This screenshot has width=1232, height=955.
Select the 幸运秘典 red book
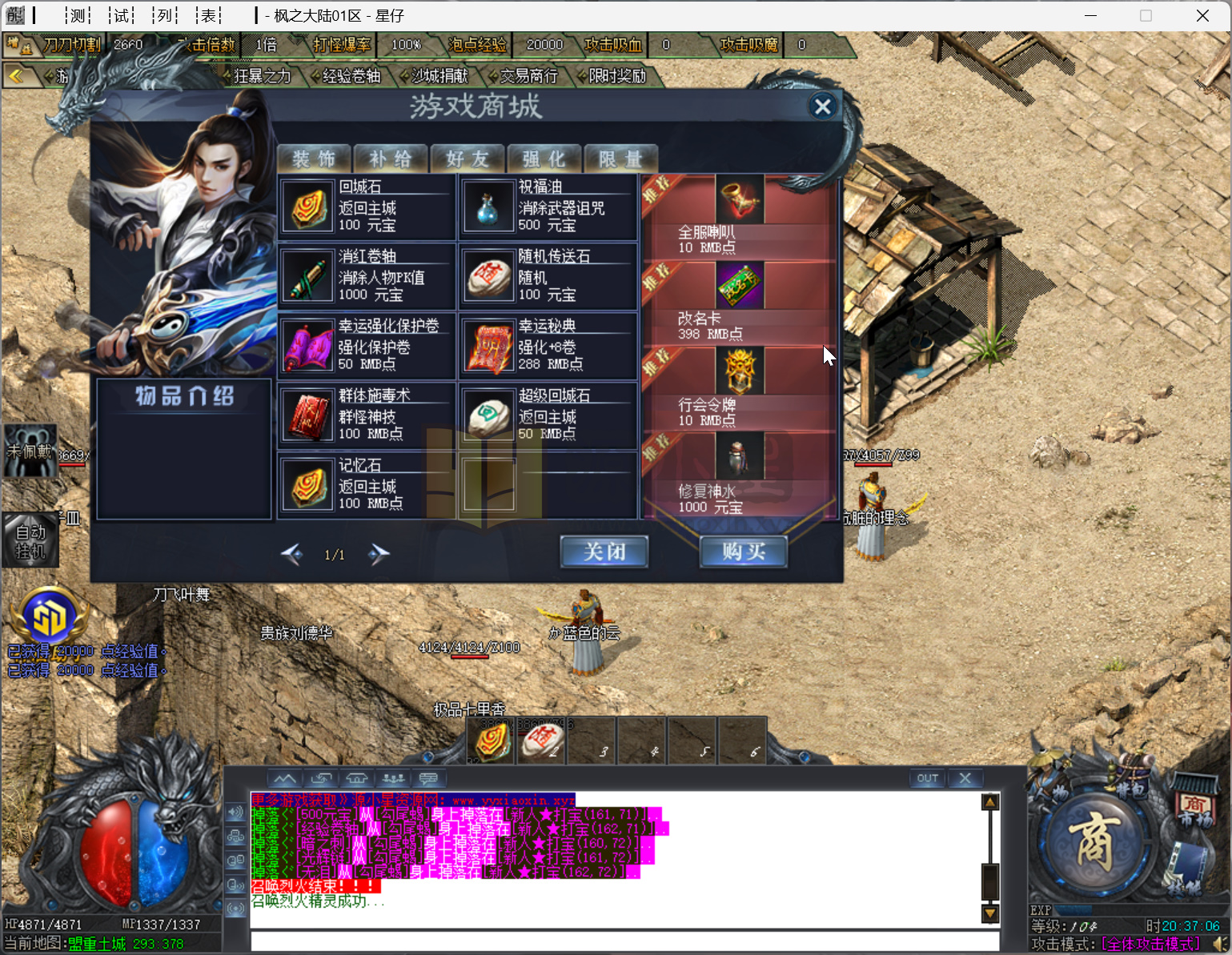pyautogui.click(x=488, y=347)
